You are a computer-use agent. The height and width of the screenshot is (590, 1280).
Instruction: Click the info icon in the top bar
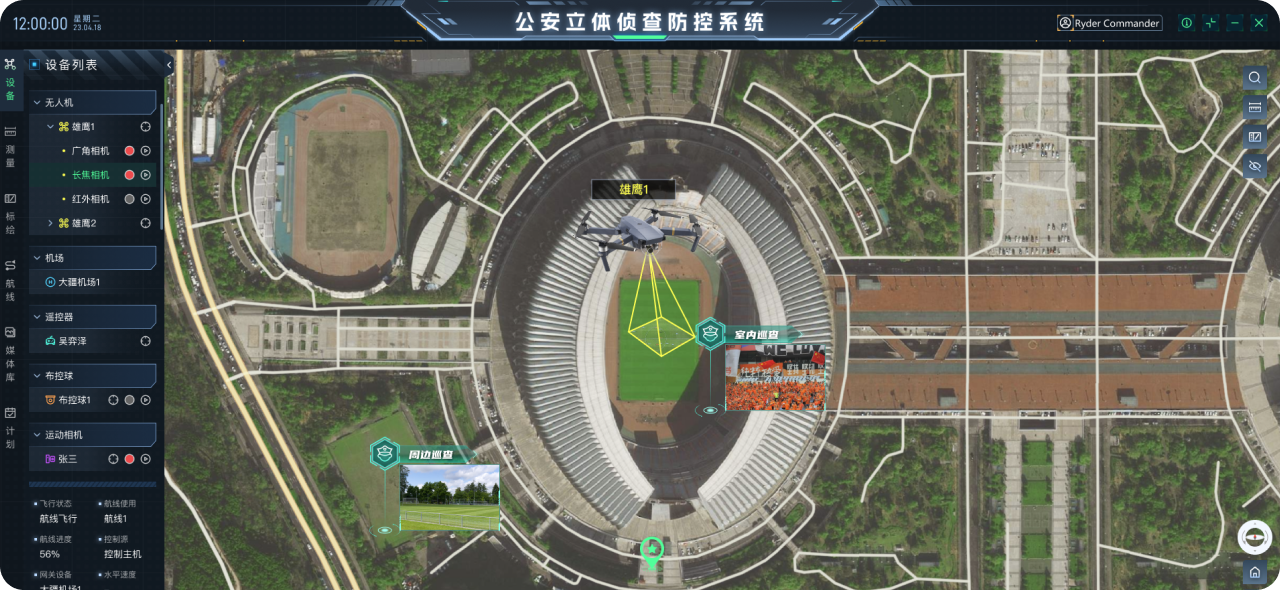[x=1186, y=23]
